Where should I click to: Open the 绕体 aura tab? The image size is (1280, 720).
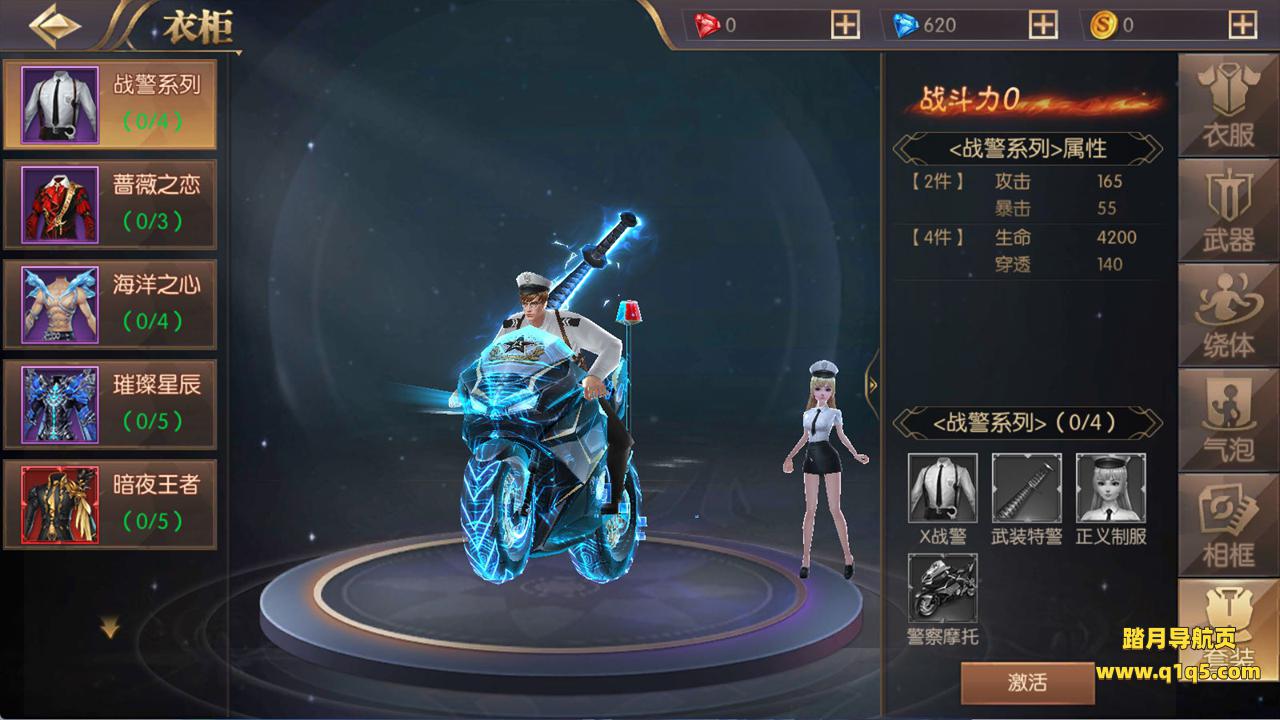[1228, 315]
